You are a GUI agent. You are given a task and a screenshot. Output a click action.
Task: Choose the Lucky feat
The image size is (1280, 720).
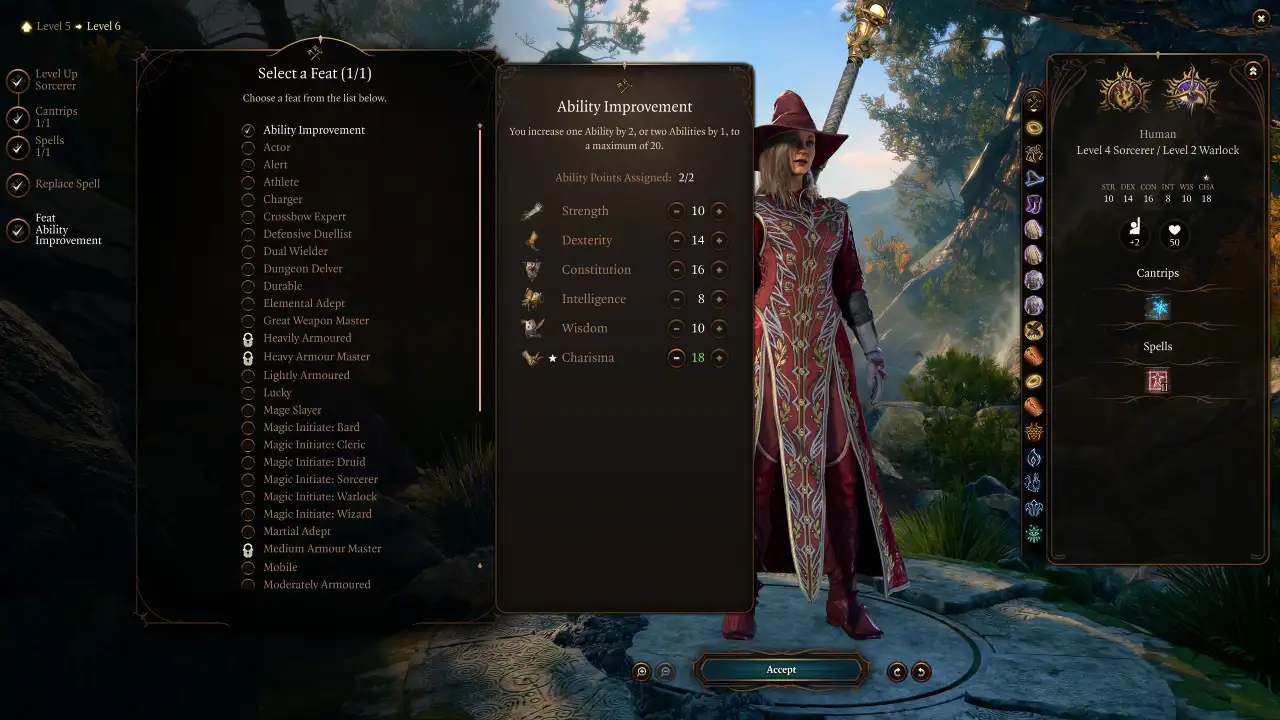pyautogui.click(x=277, y=393)
